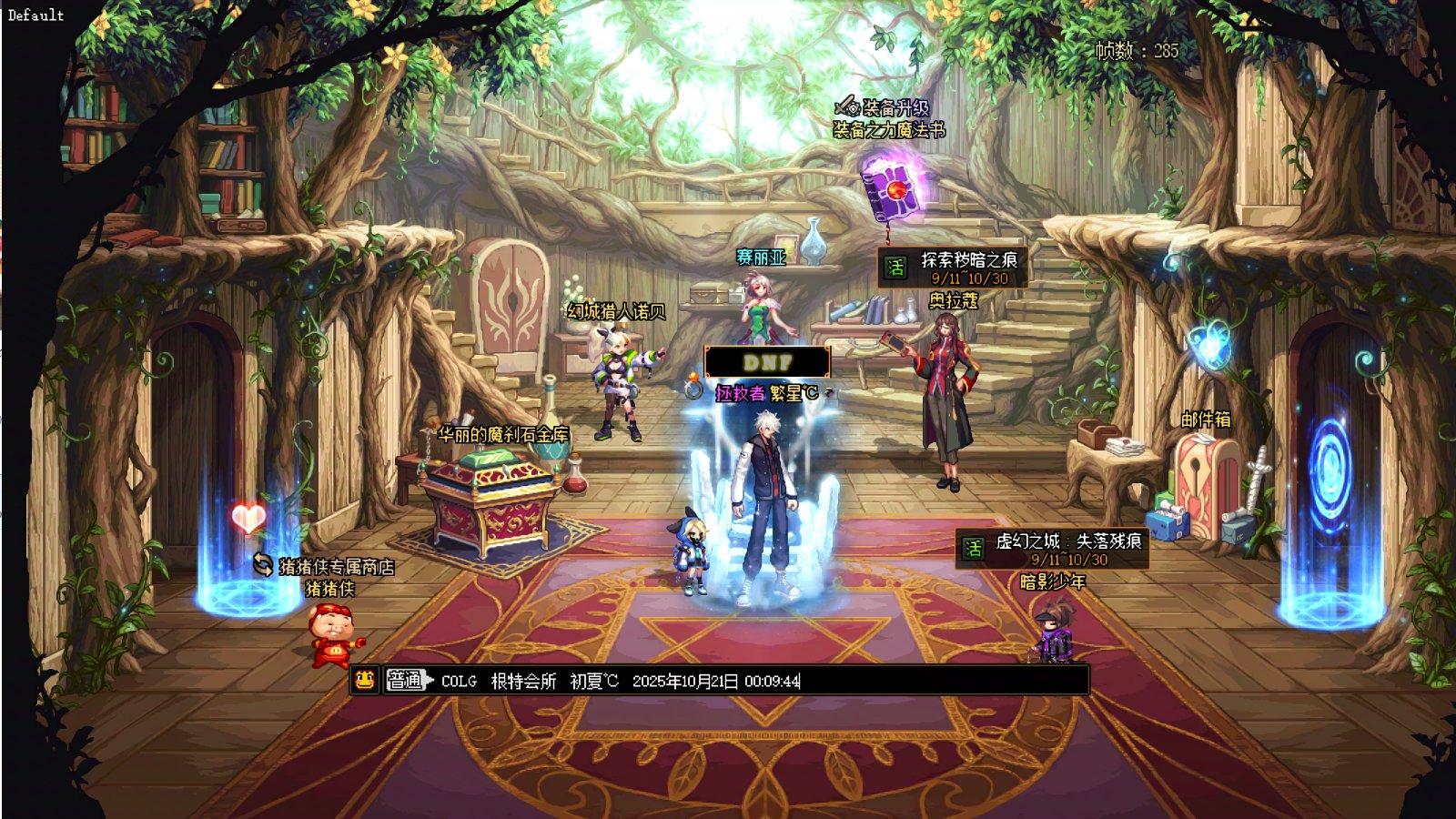Open the 虚幻之城:失落残痕 event banner
Viewport: 1456px width, 819px height.
click(x=1052, y=549)
